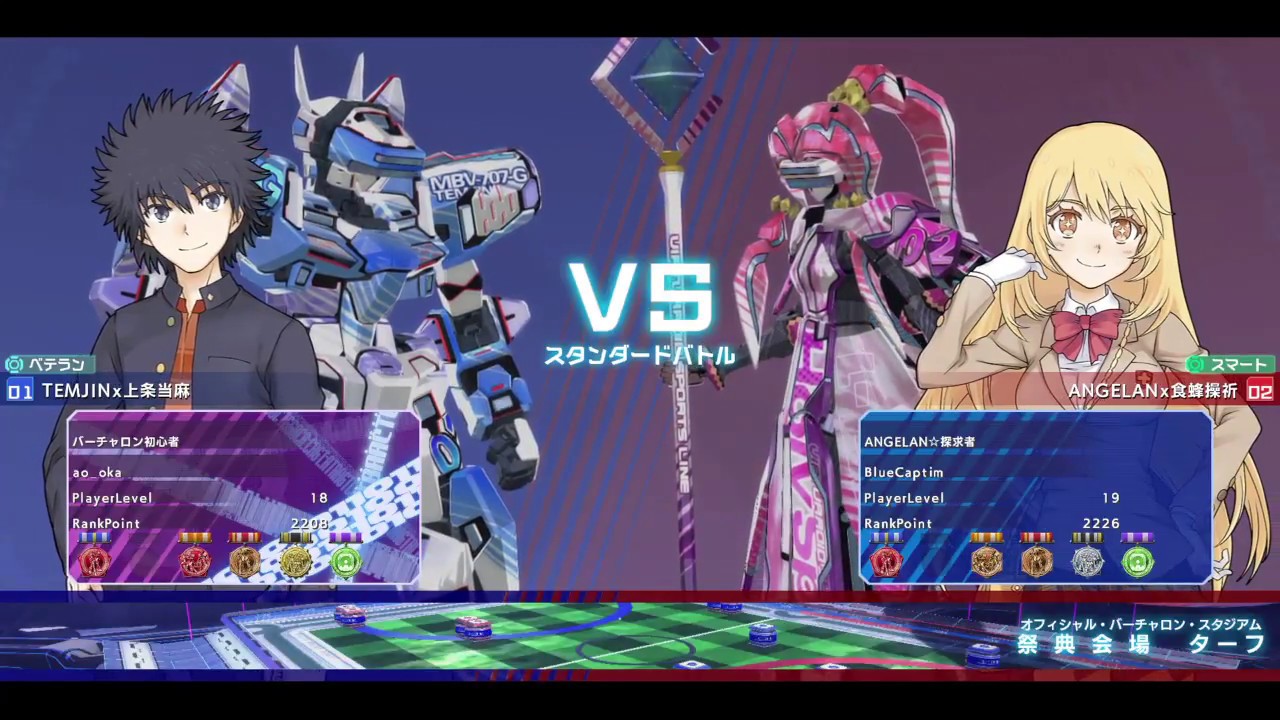Click the green O1 player indicator
Screen dimensions: 1280x720
(20, 392)
